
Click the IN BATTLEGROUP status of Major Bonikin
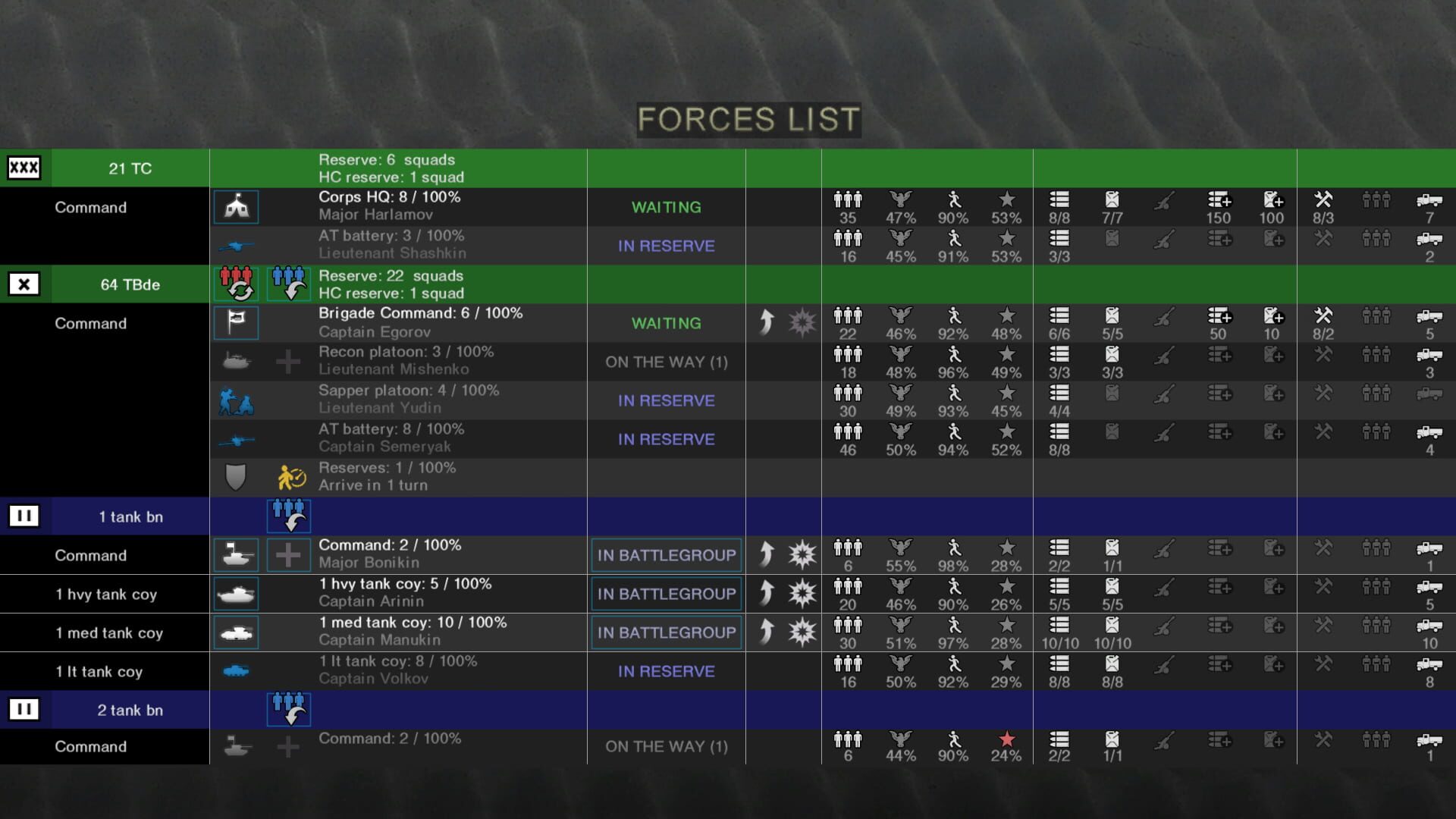[x=666, y=554]
